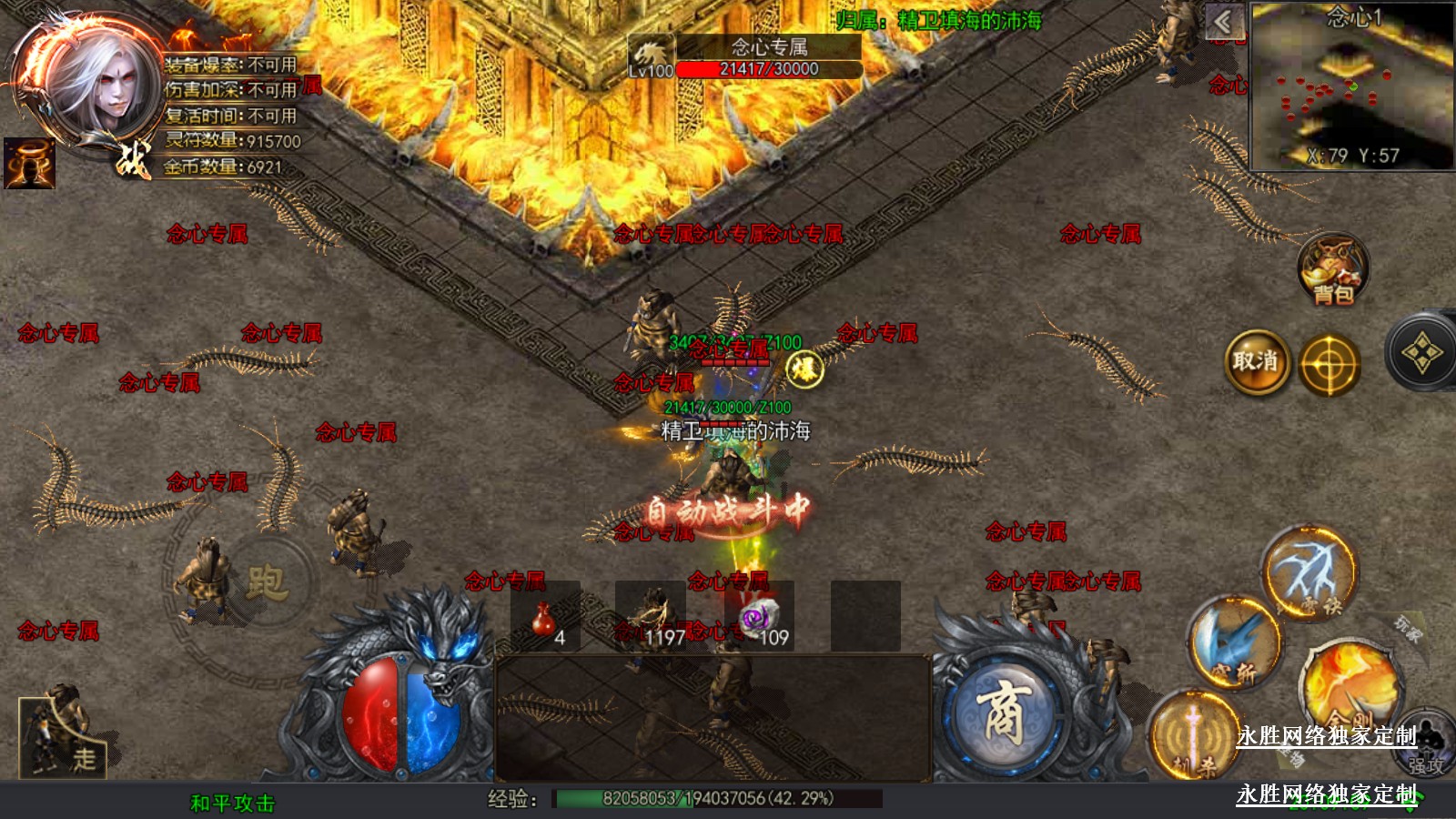Screen dimensions: 1456x819
Task: Use the blue blade 斩 skill
Action: click(1234, 644)
